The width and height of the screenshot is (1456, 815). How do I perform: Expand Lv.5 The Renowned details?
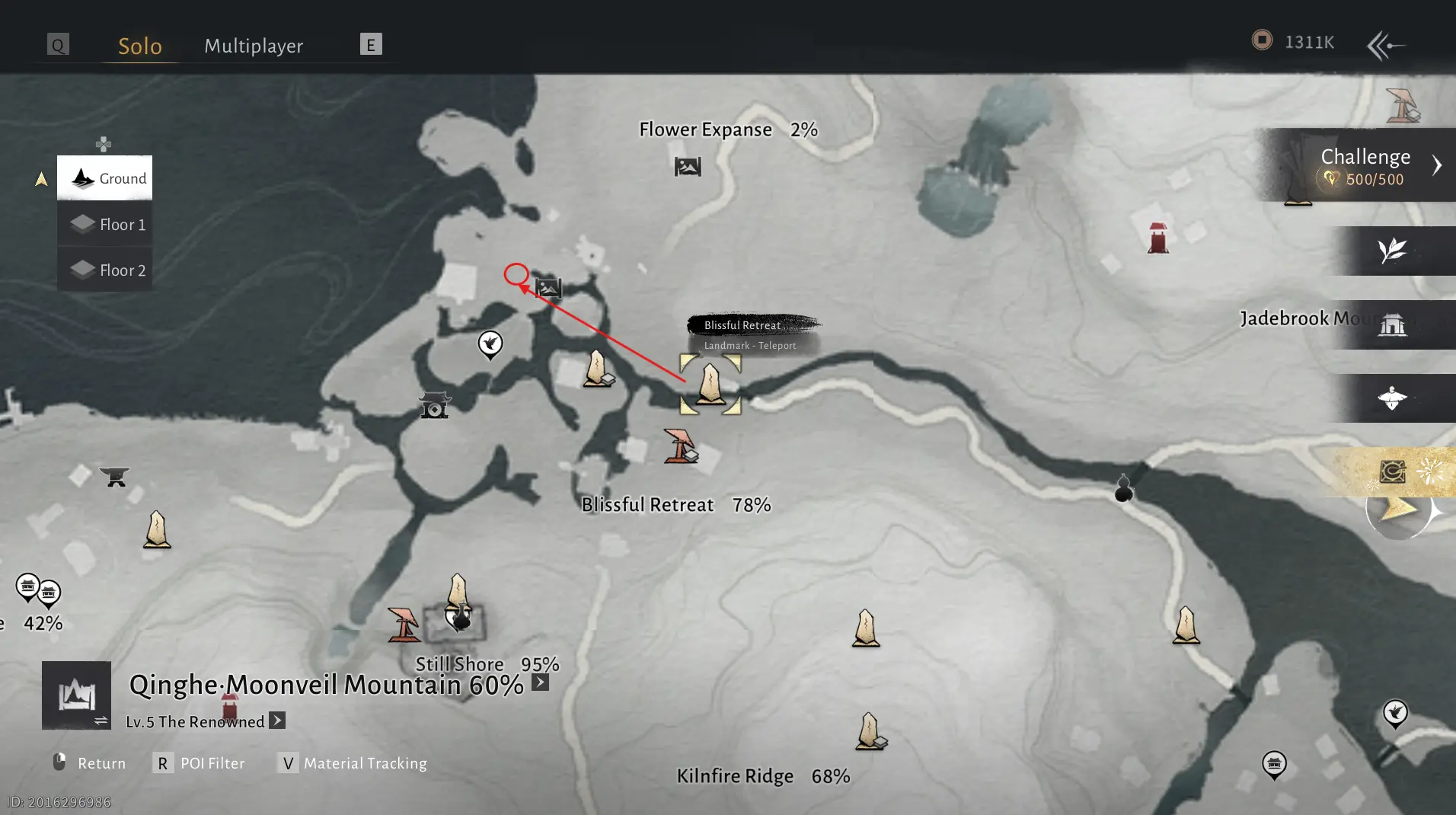point(277,721)
